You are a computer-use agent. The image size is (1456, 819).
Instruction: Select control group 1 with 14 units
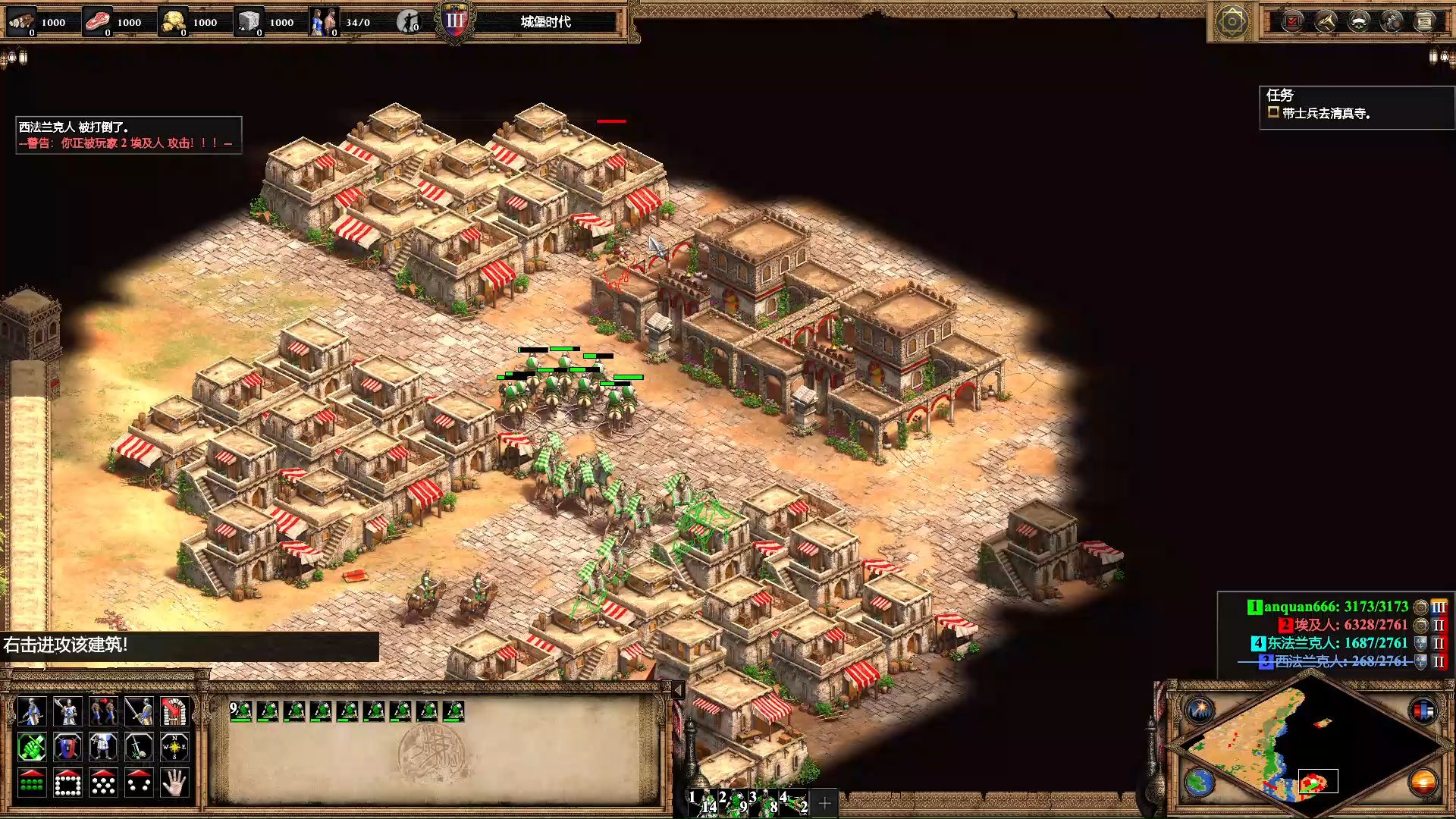coord(703,802)
